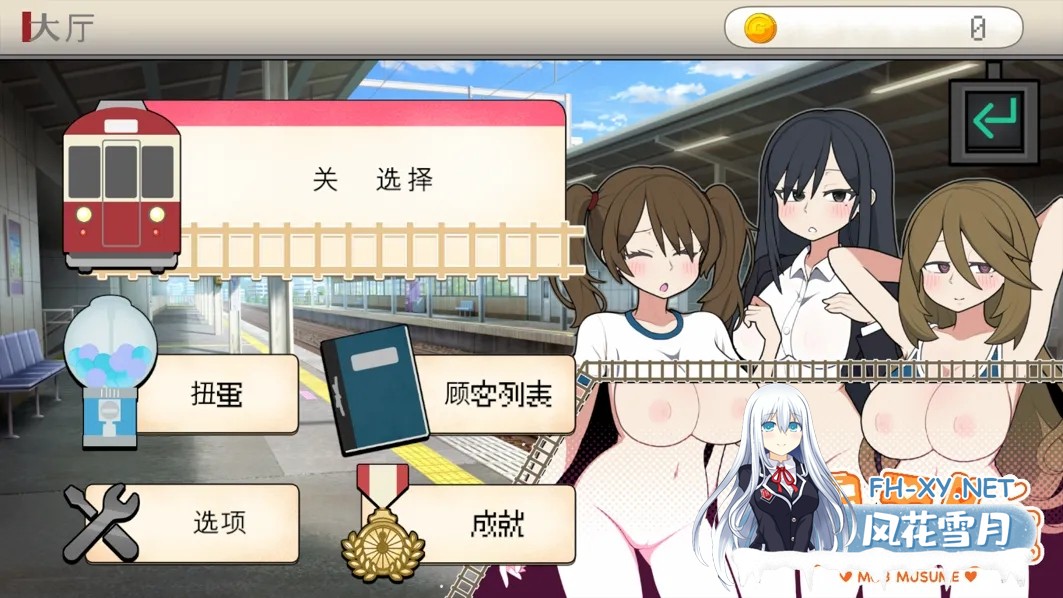The width and height of the screenshot is (1063, 598).
Task: Open the 扭蛋 gacha menu
Action: click(x=216, y=393)
